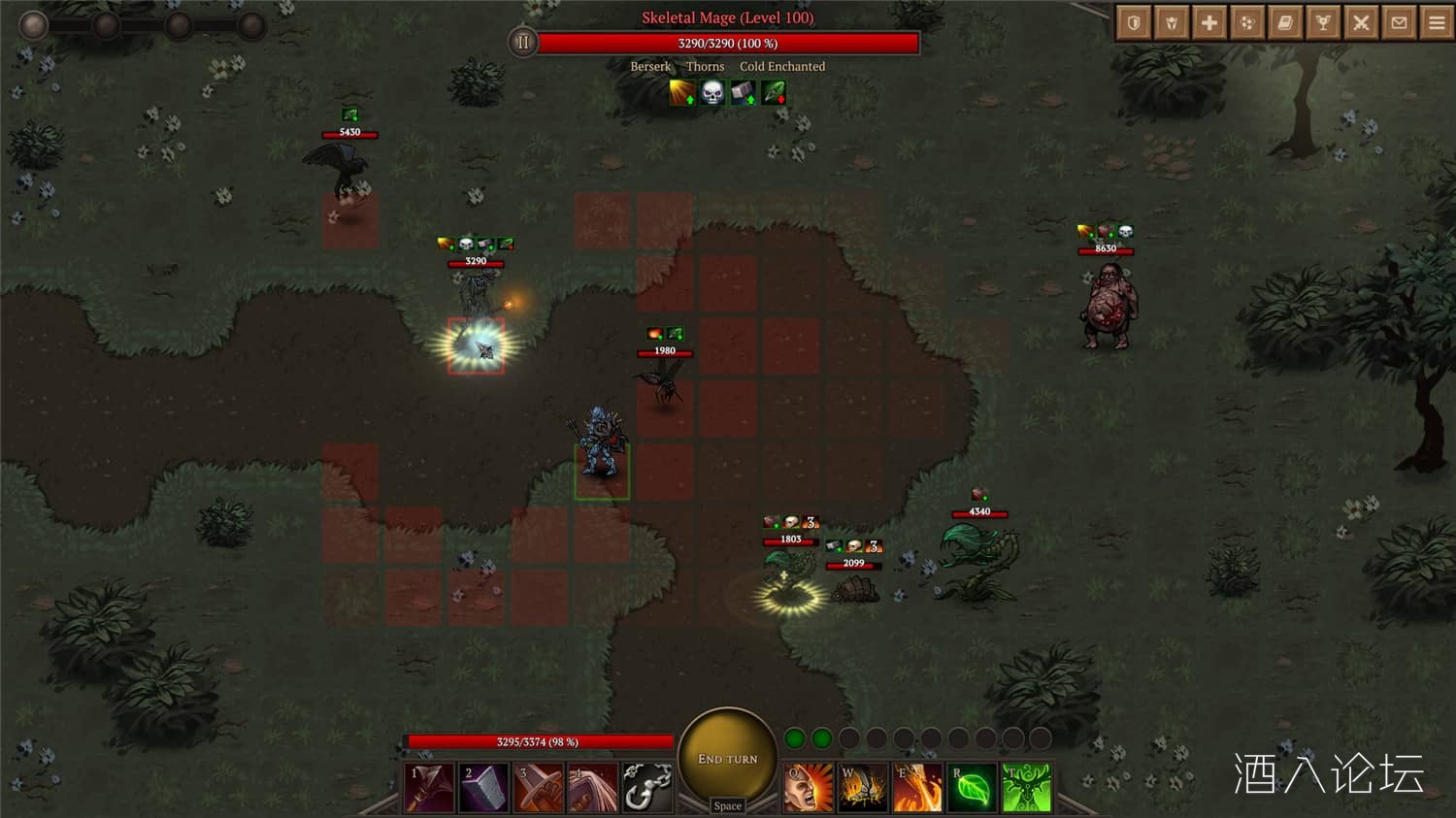Inspect the skull Thorns buff icon
1456x818 pixels.
click(x=712, y=93)
